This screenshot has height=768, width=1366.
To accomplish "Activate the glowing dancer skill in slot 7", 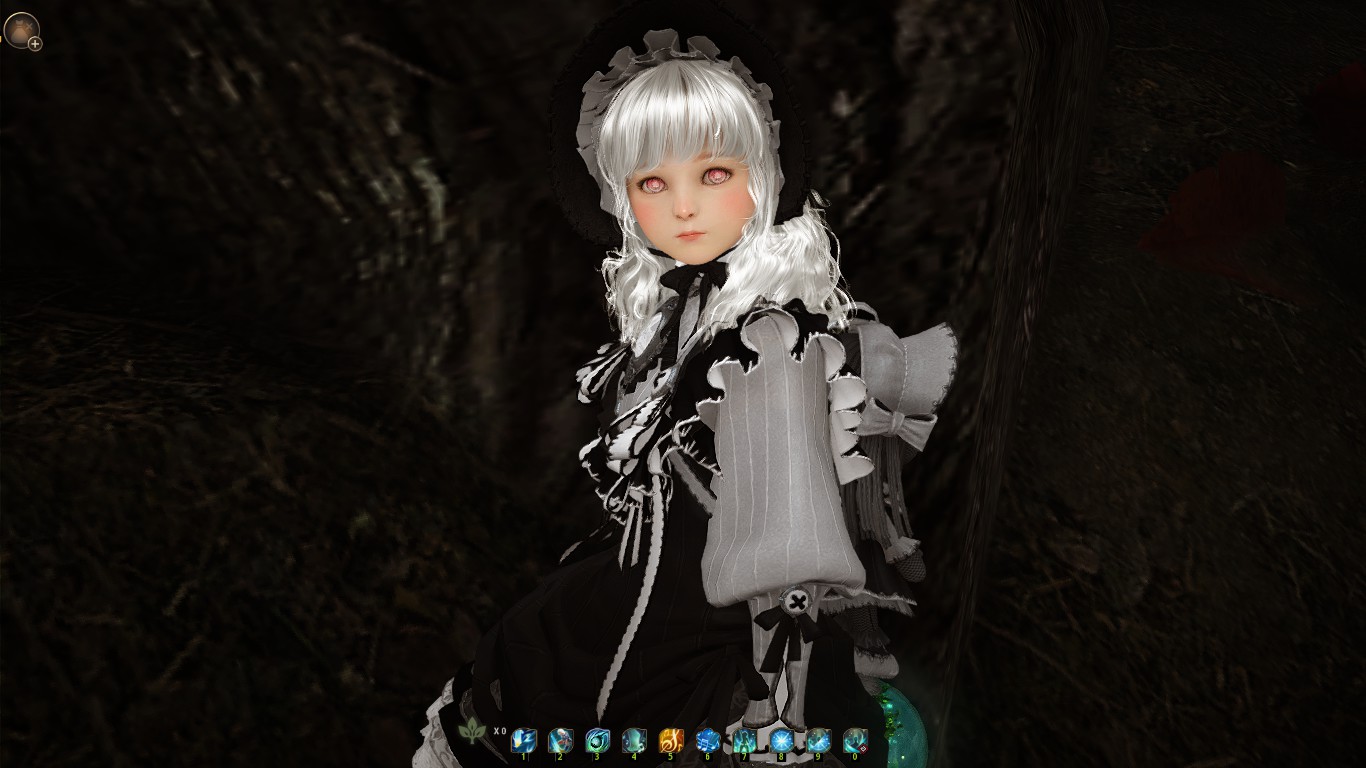I will pyautogui.click(x=743, y=741).
